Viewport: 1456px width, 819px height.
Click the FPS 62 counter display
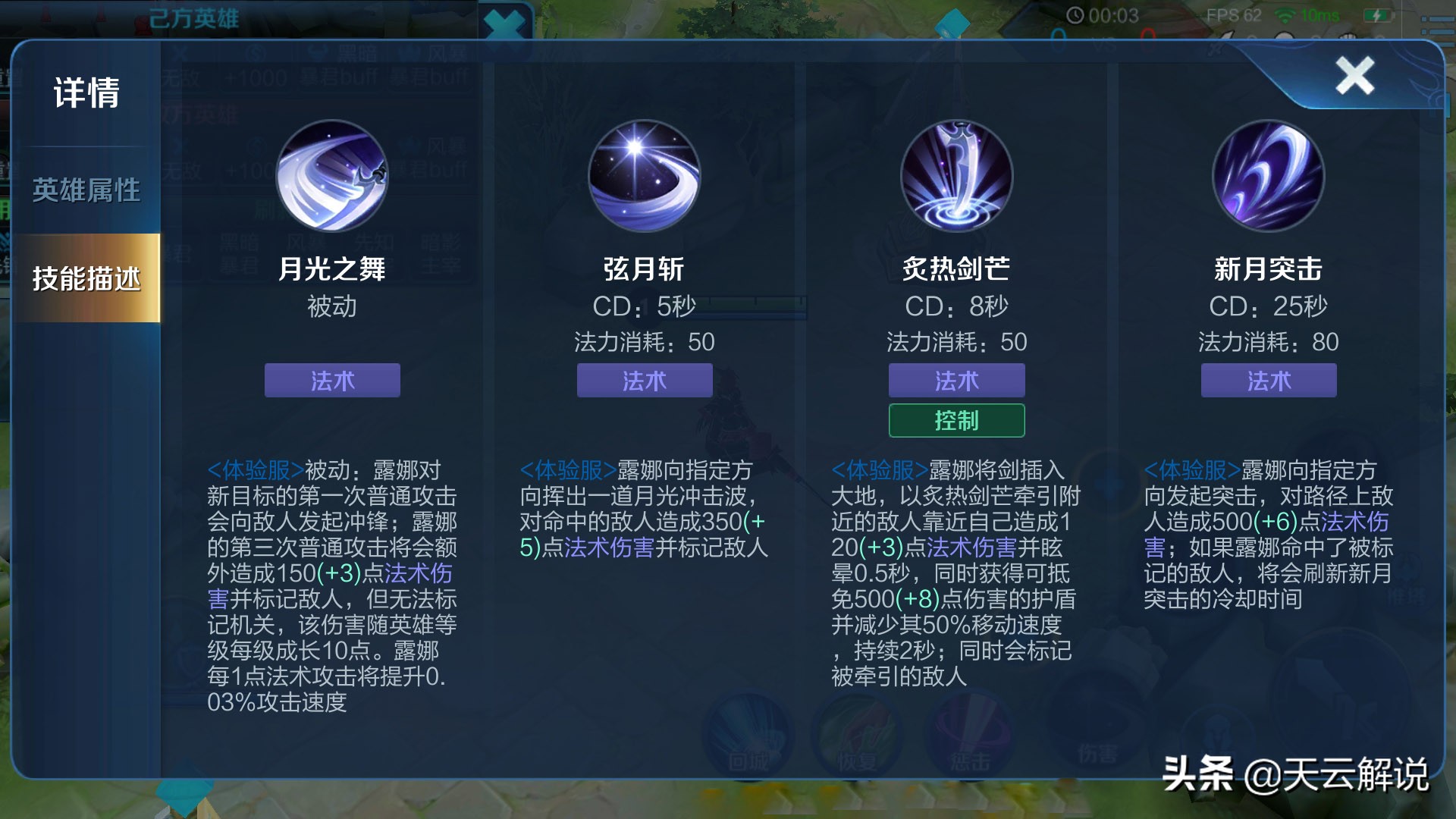pos(1235,13)
